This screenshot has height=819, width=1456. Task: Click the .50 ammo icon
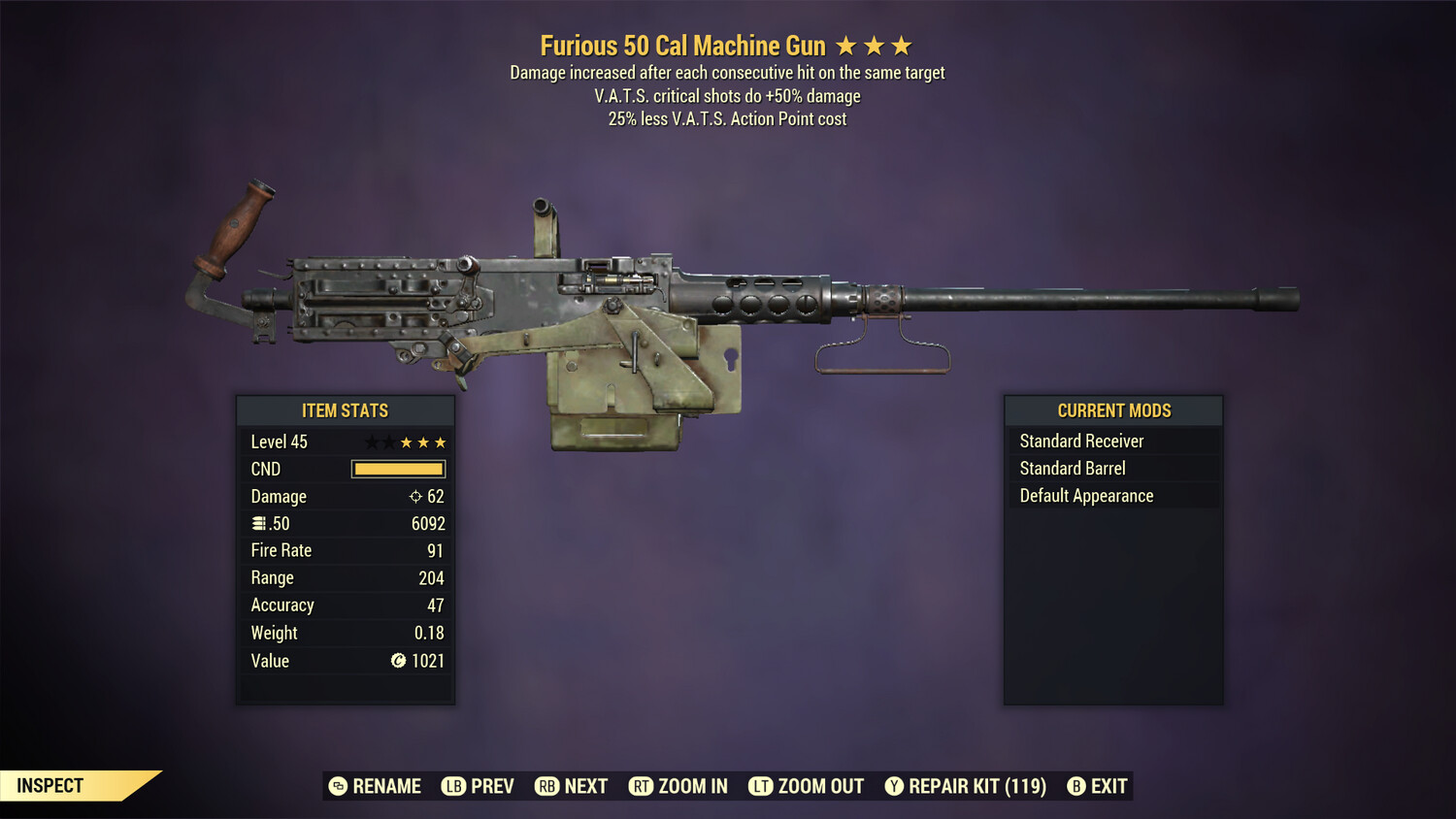(x=260, y=523)
